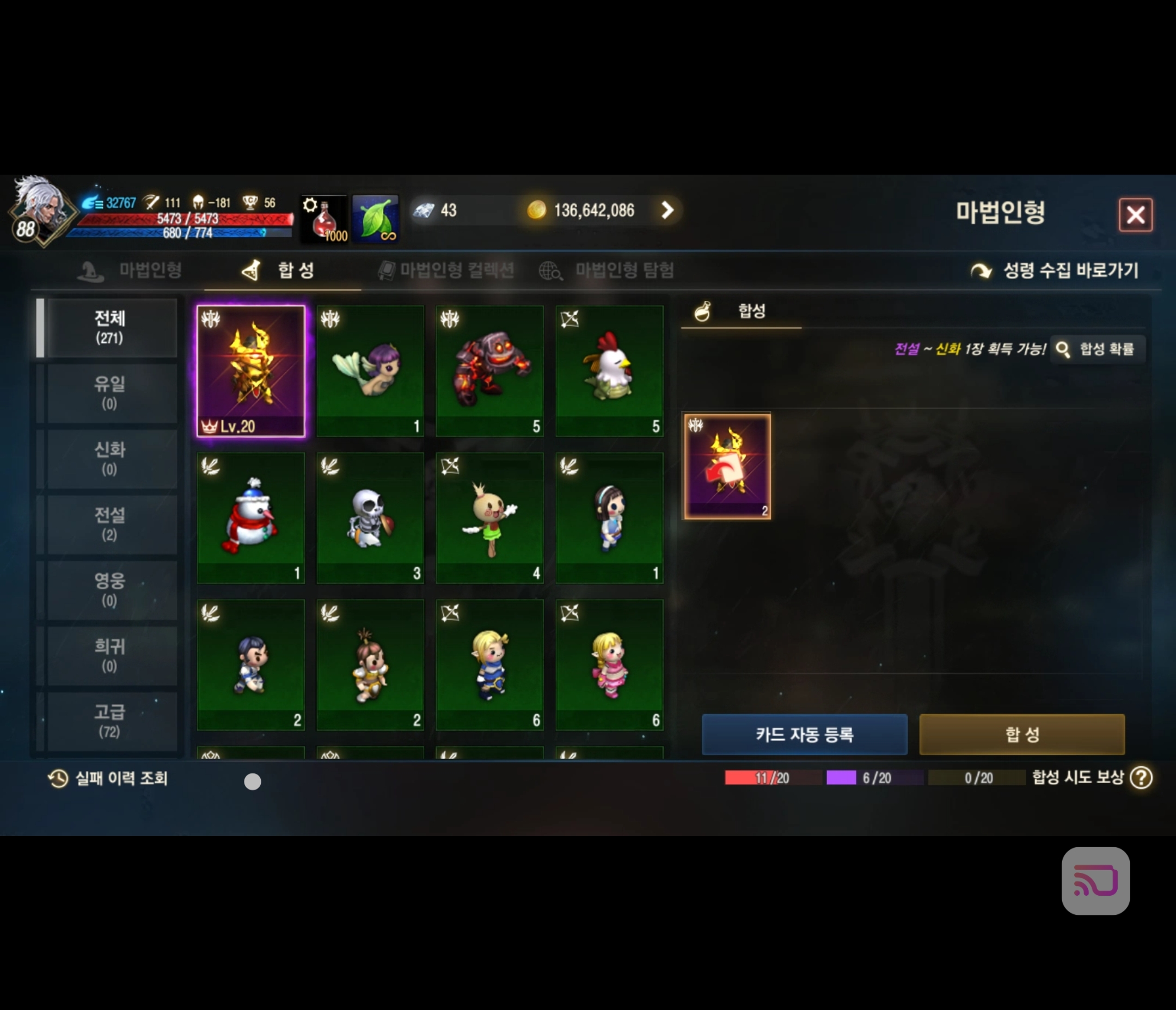Image resolution: width=1176 pixels, height=1010 pixels.
Task: Select the 고급 filter showing 72
Action: tap(108, 720)
